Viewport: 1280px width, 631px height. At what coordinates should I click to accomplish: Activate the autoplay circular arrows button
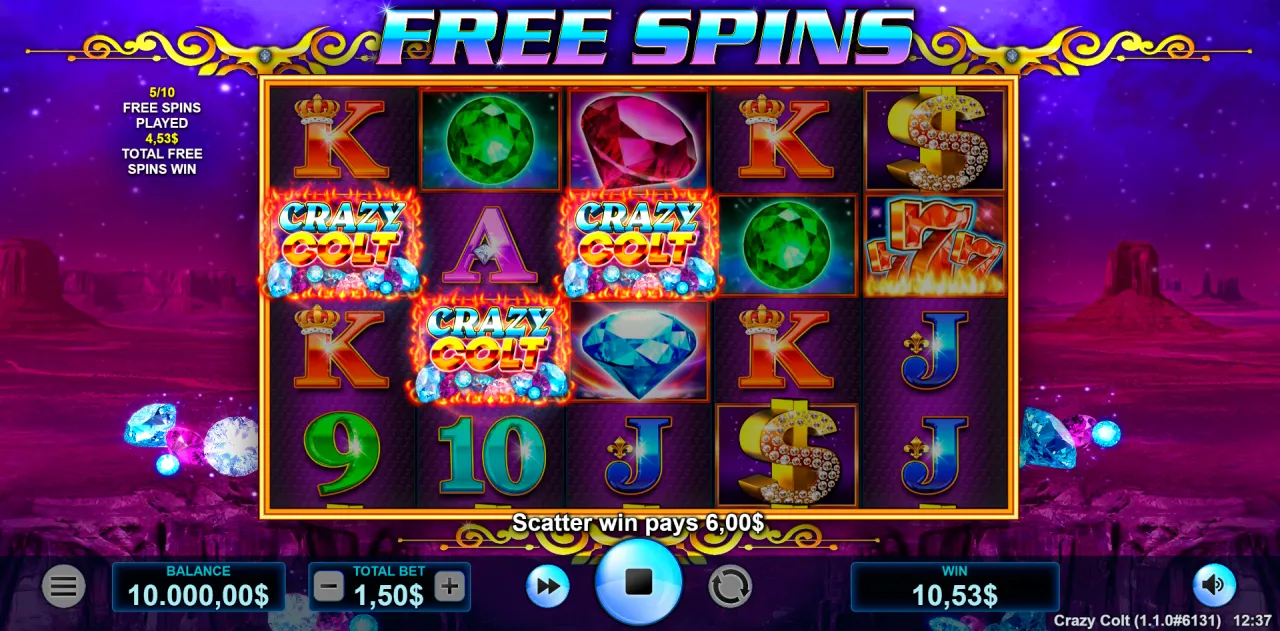click(x=730, y=586)
